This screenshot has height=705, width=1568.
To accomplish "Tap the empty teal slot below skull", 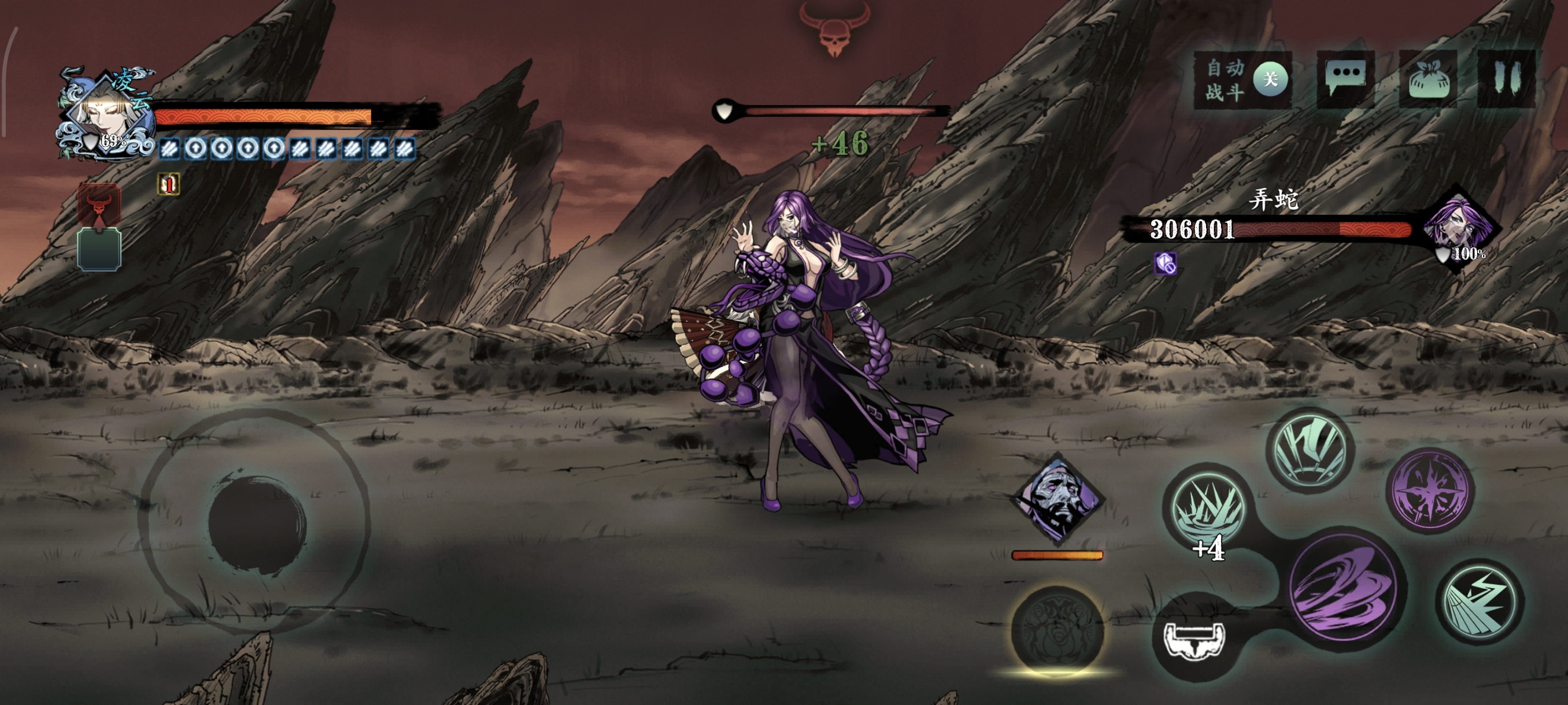I will pos(99,250).
